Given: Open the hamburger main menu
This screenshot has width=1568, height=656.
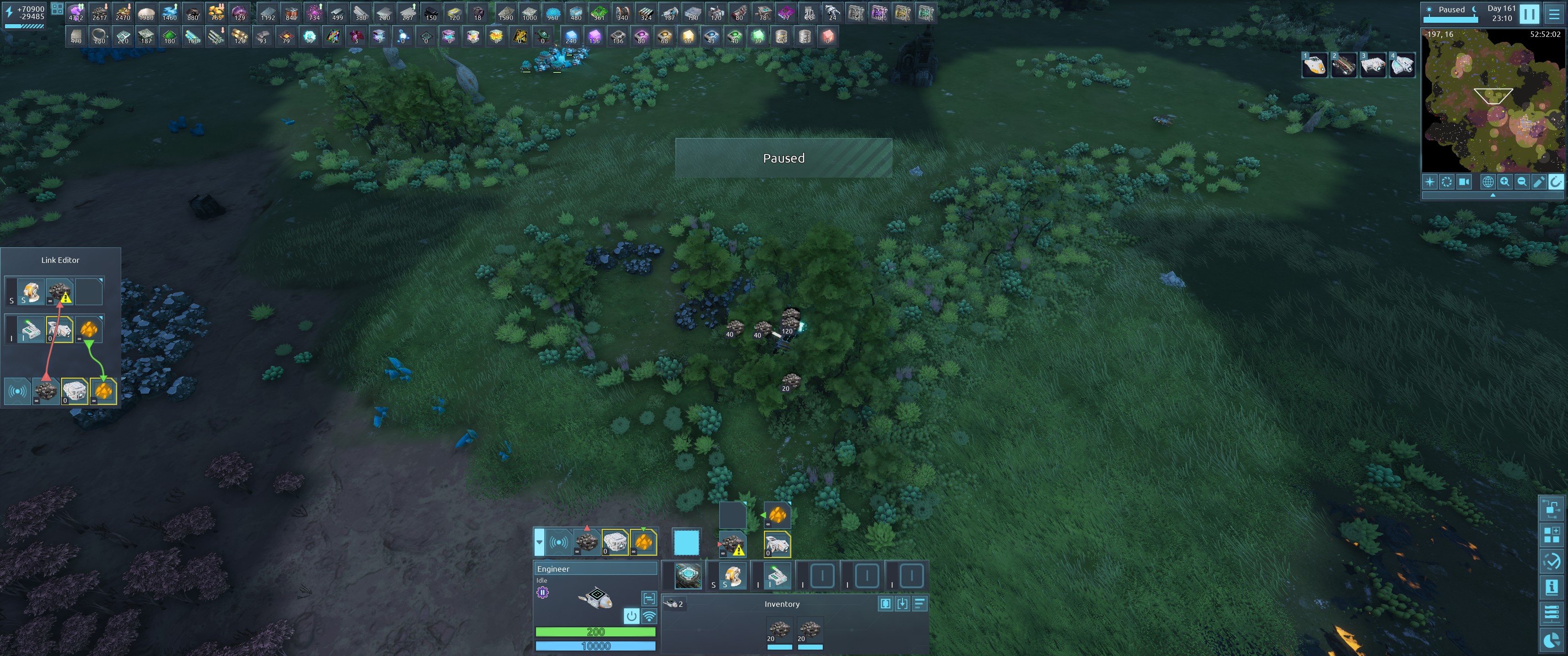Looking at the screenshot, I should coord(1554,13).
